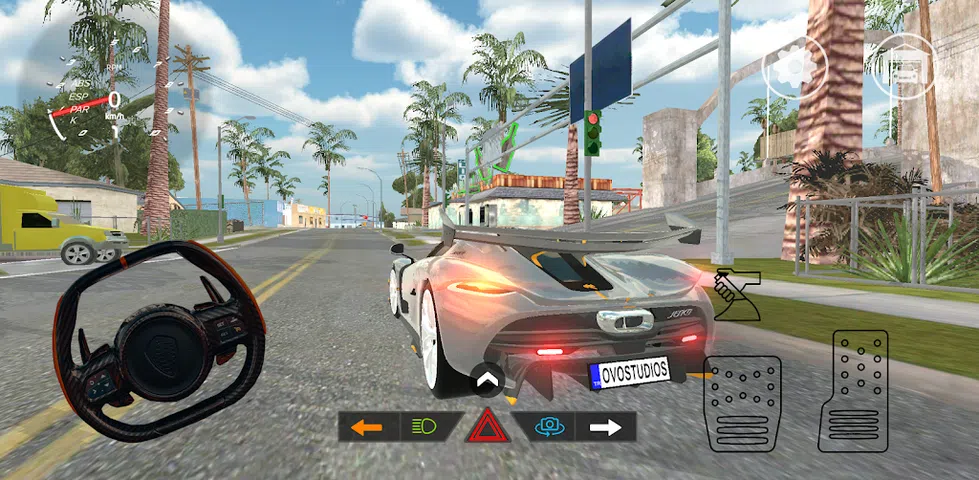Activate the left turn signal arrow
This screenshot has width=979, height=480.
pos(367,427)
